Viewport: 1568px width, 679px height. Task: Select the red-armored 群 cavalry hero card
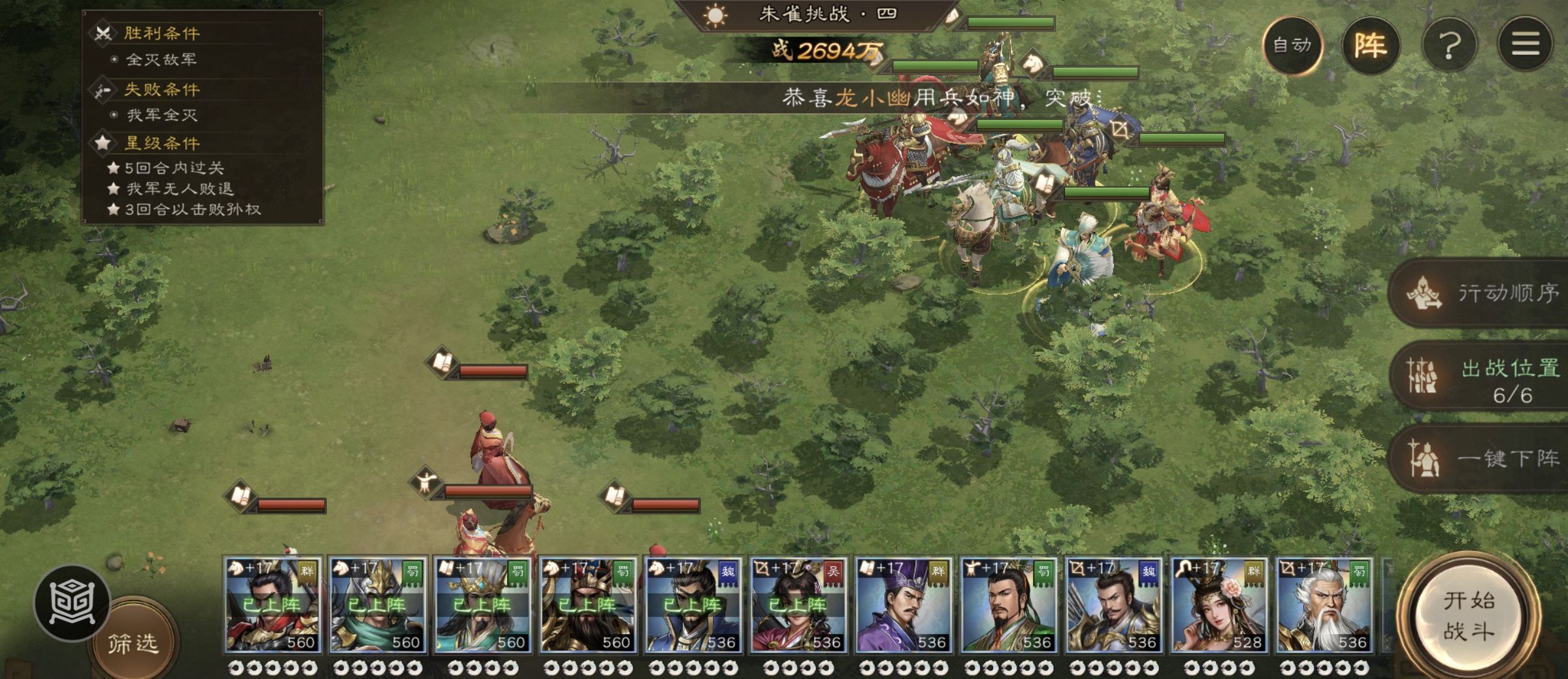click(x=272, y=605)
